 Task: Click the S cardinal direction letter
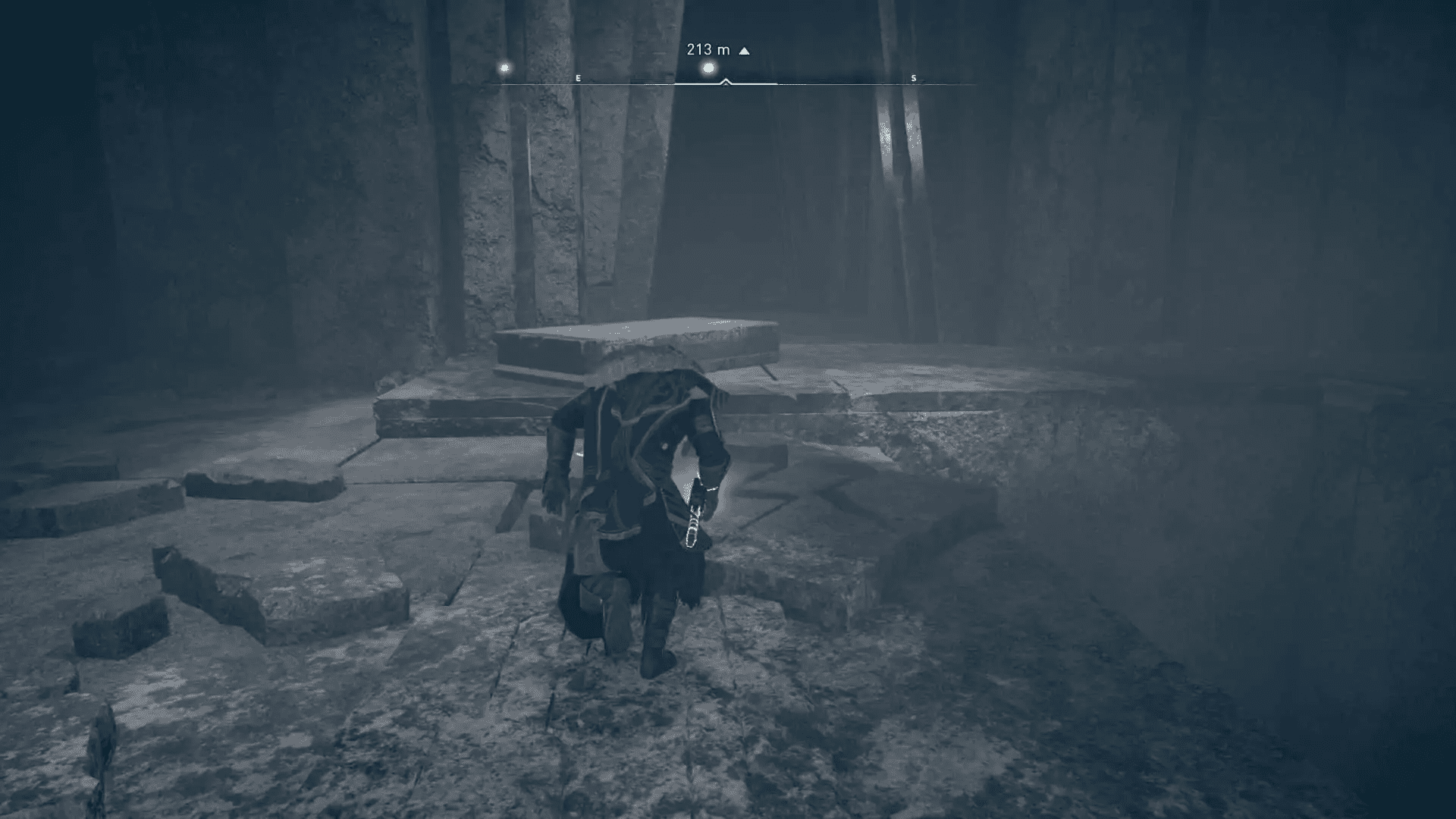(x=914, y=77)
